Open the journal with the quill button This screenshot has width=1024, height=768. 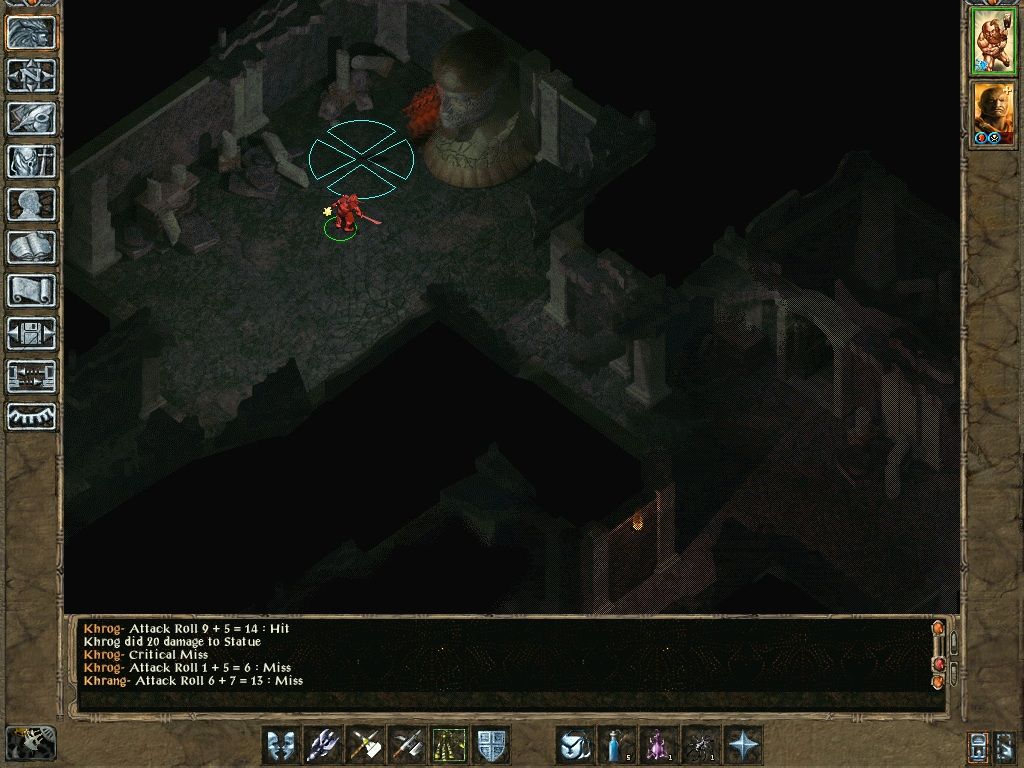tap(31, 118)
